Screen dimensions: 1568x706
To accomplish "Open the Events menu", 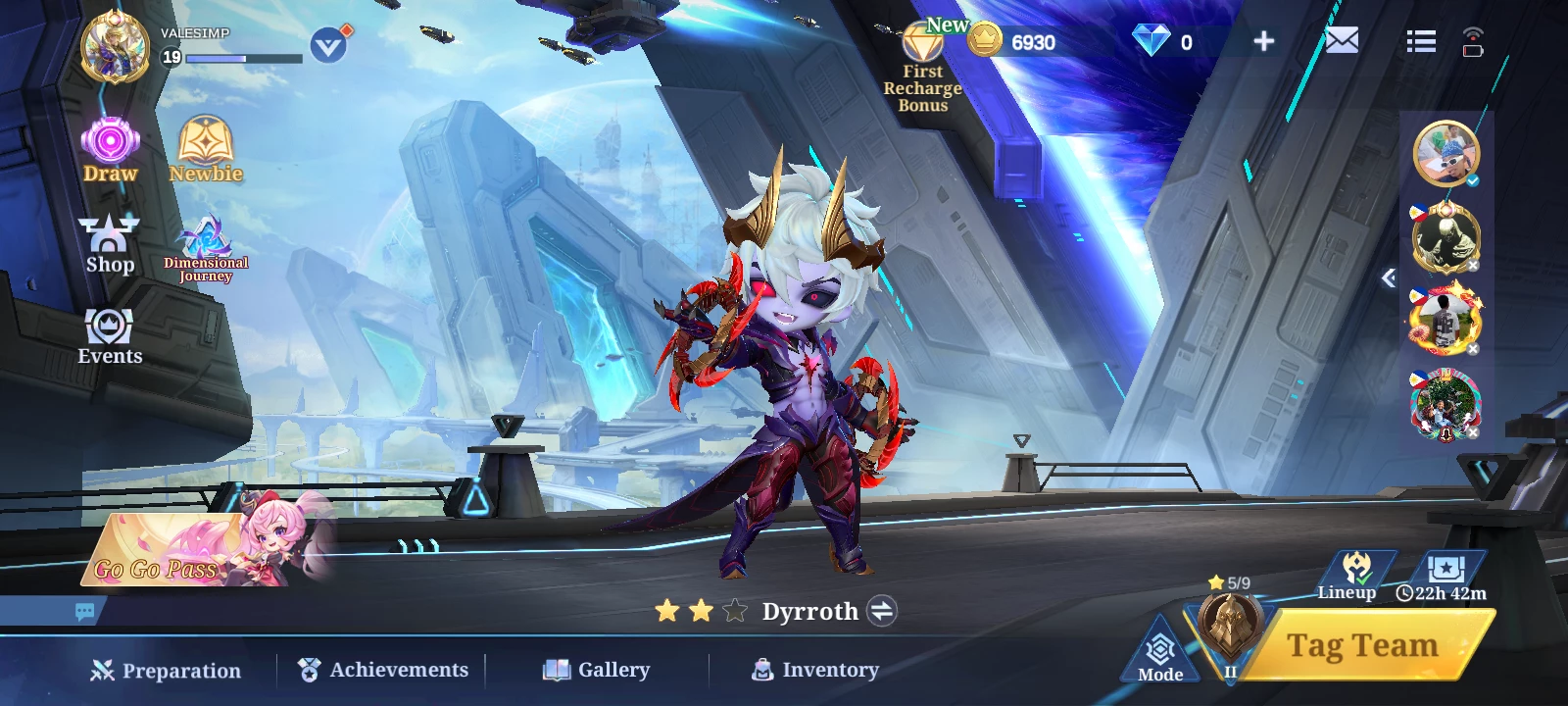I will pos(110,336).
